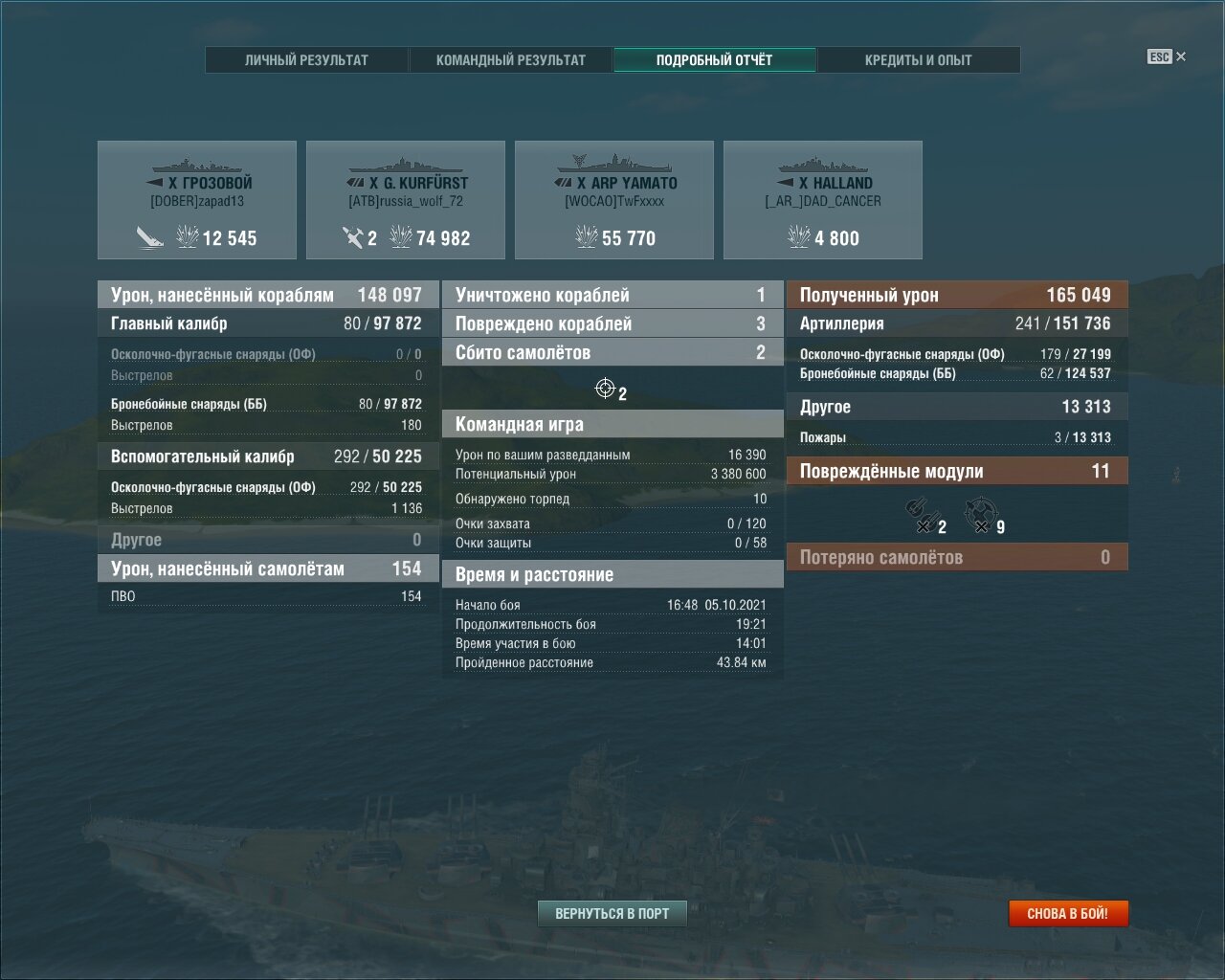Show the Кредиты и опыт tab
The height and width of the screenshot is (980, 1225).
pos(918,59)
